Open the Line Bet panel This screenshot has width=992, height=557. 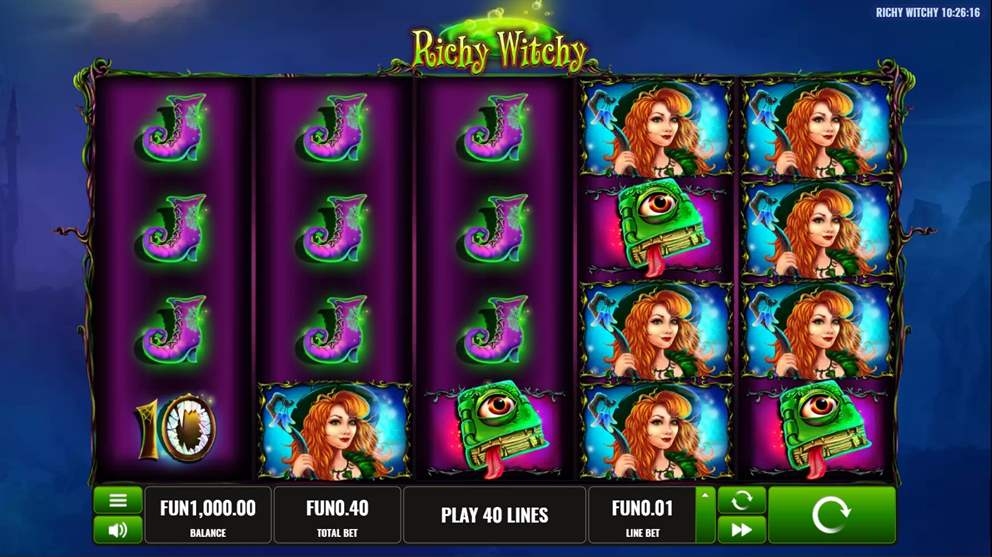tap(642, 515)
